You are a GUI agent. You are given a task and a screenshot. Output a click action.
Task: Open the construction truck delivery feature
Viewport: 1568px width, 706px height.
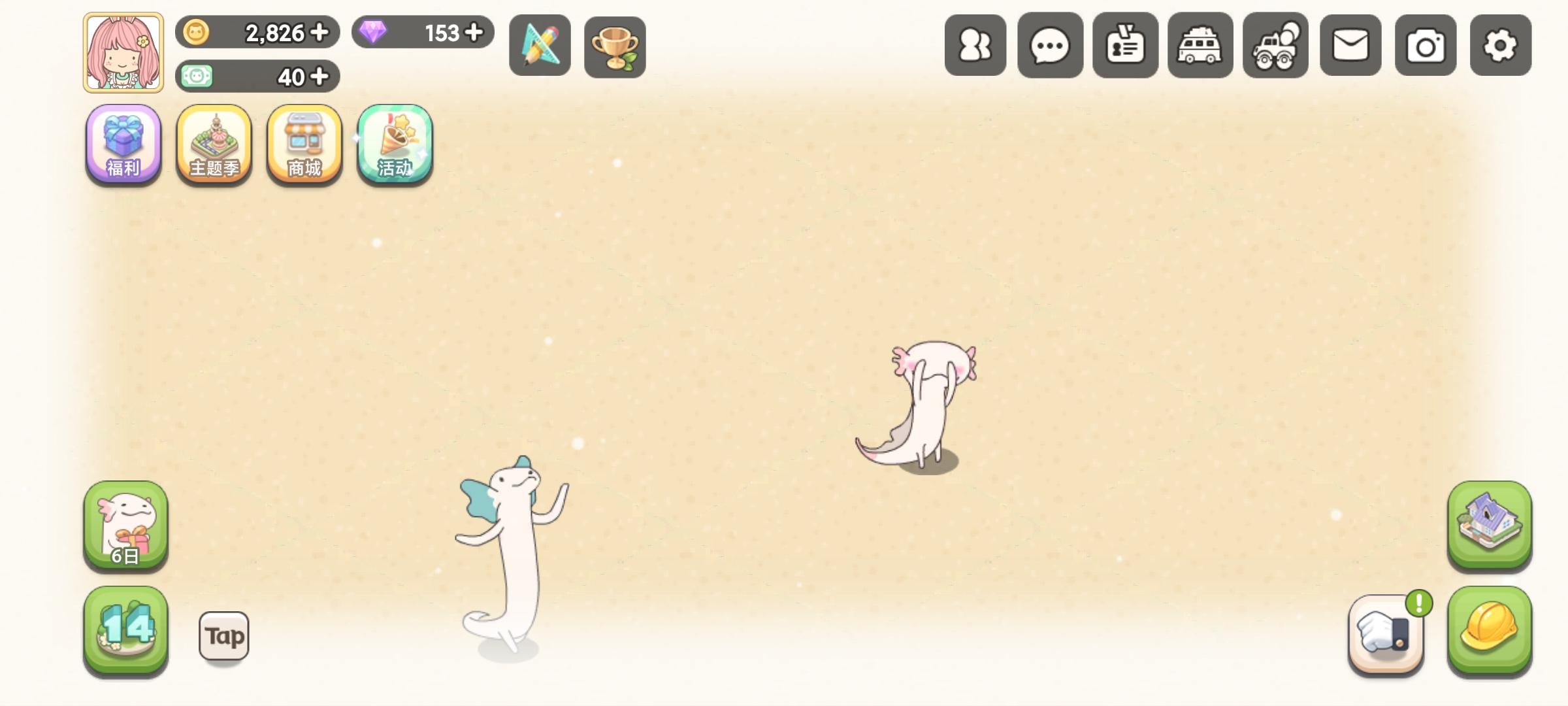[x=1275, y=44]
